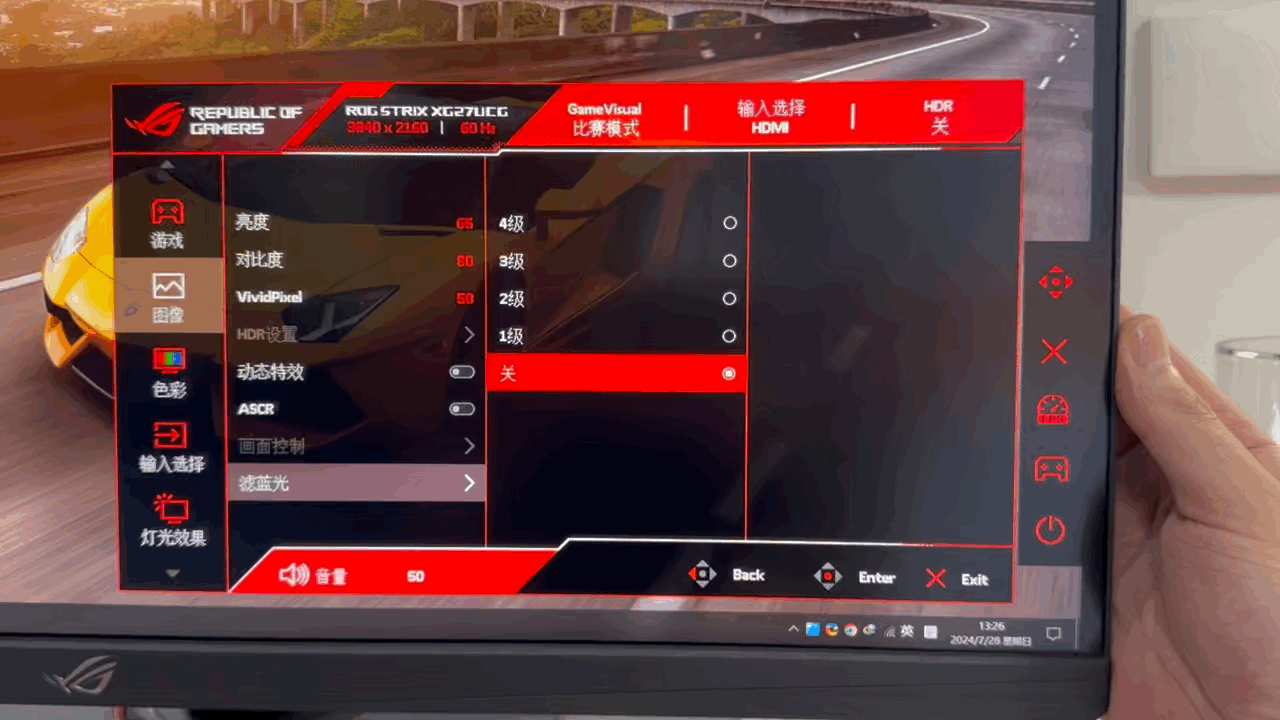Expand the HDR设置 submenu
Screen dimensions: 1280x720
(468, 334)
